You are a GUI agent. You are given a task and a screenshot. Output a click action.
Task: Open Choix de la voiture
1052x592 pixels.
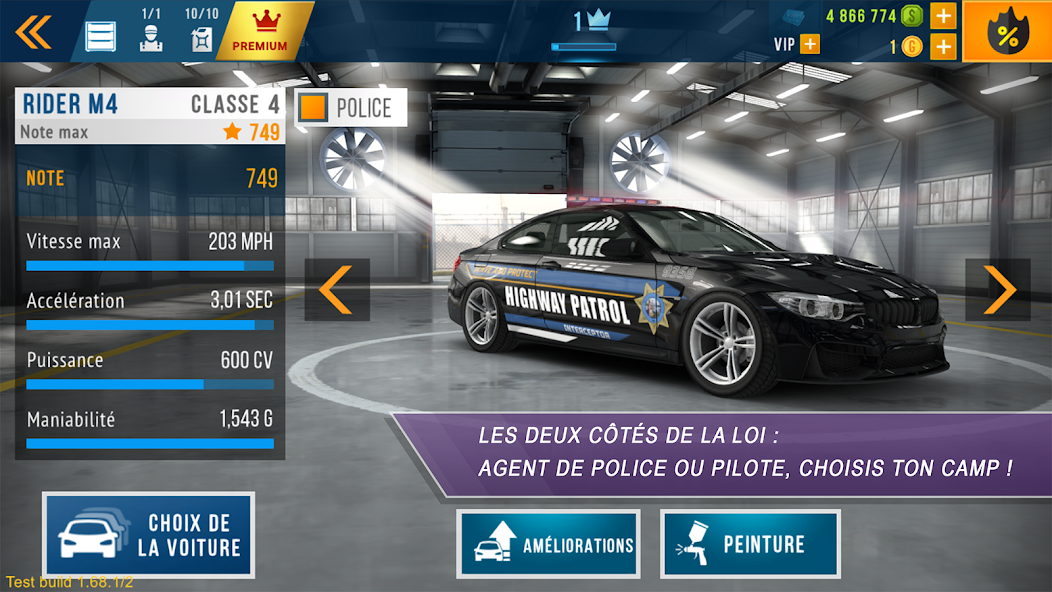pos(149,535)
